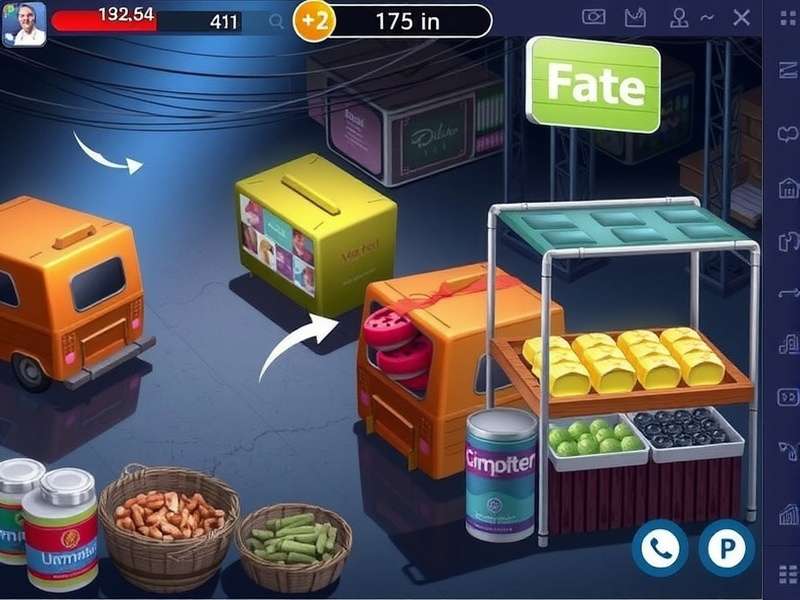Viewport: 800px width, 600px height.
Task: Open the grid menu at sidebar bottom
Action: [787, 574]
